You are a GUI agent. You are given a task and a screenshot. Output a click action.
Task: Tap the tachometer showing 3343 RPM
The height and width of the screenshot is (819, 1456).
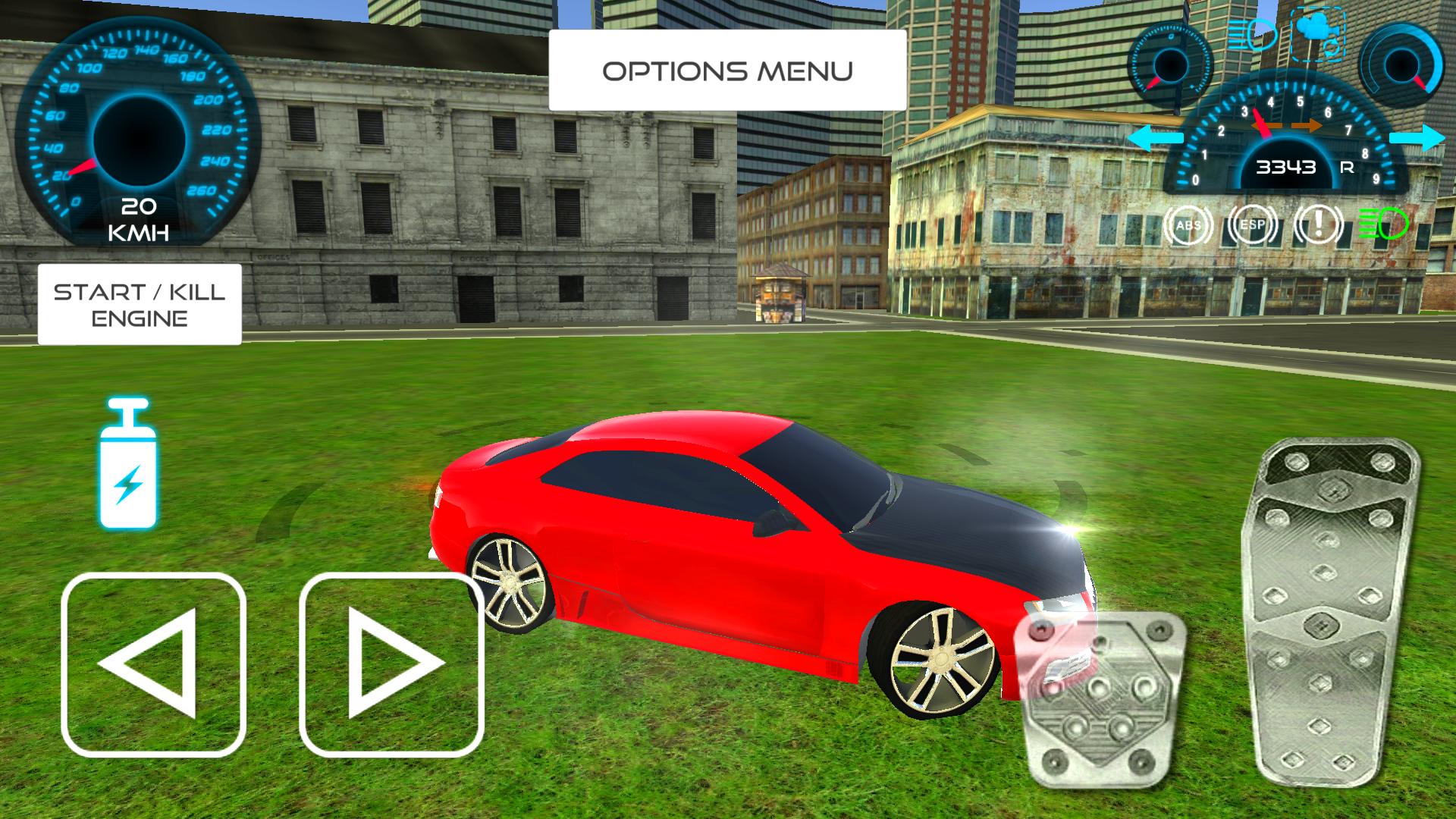(1288, 167)
